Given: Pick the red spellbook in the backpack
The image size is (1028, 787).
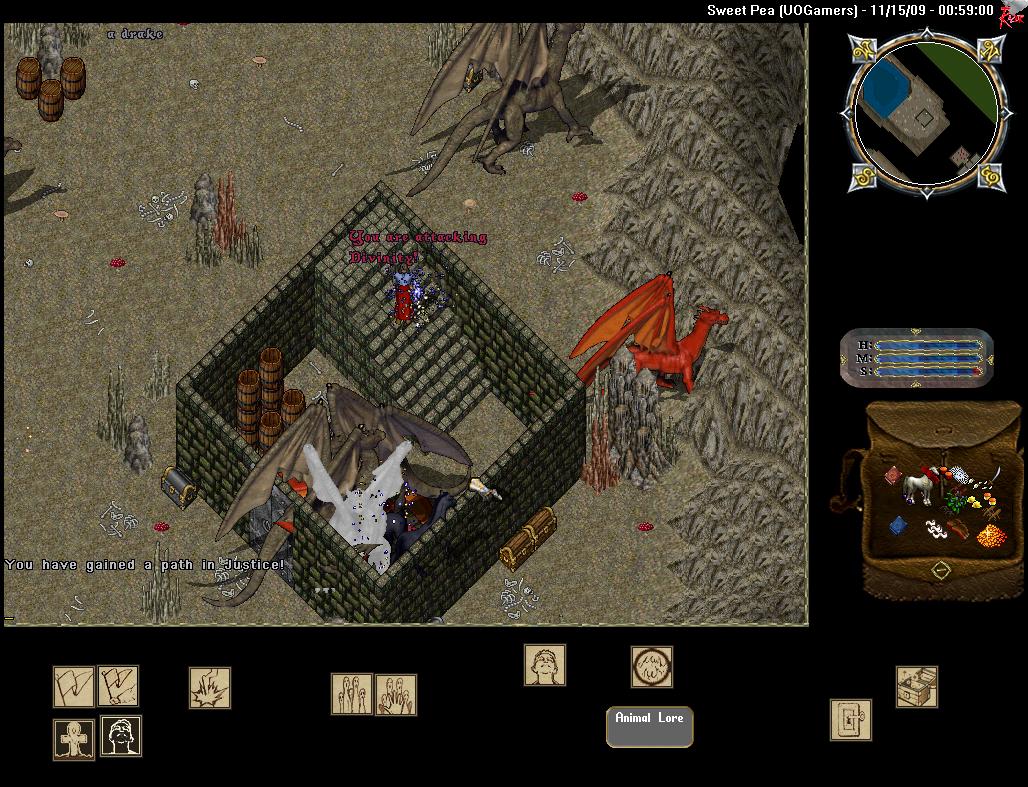Looking at the screenshot, I should click(893, 478).
